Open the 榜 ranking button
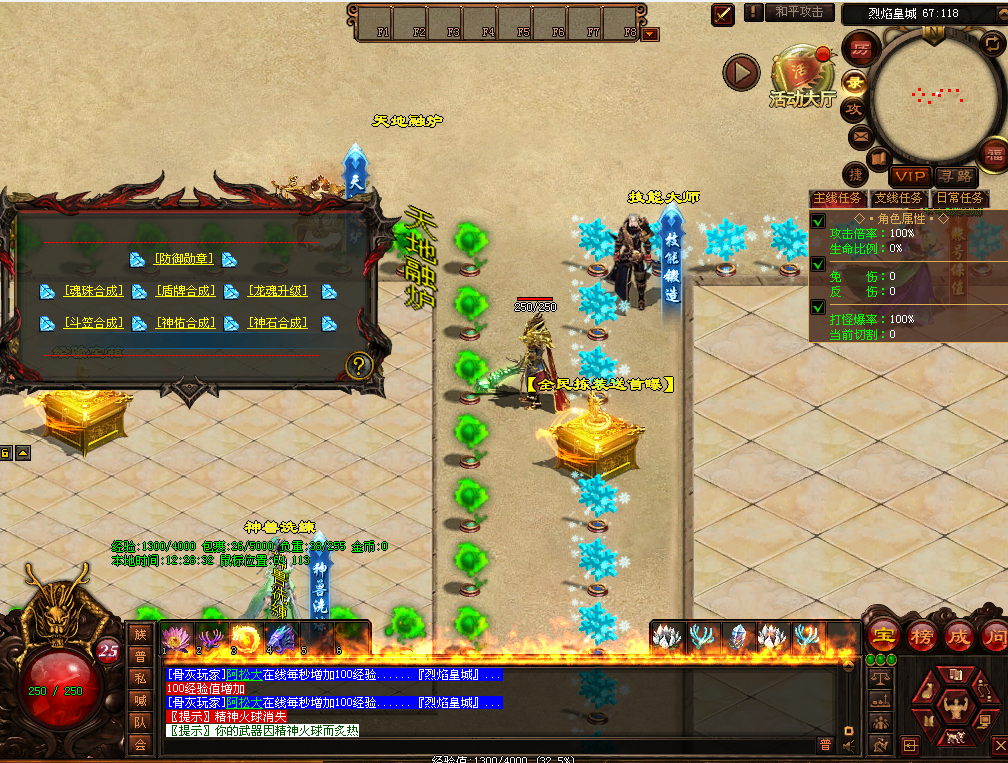The height and width of the screenshot is (763, 1008). coord(922,635)
